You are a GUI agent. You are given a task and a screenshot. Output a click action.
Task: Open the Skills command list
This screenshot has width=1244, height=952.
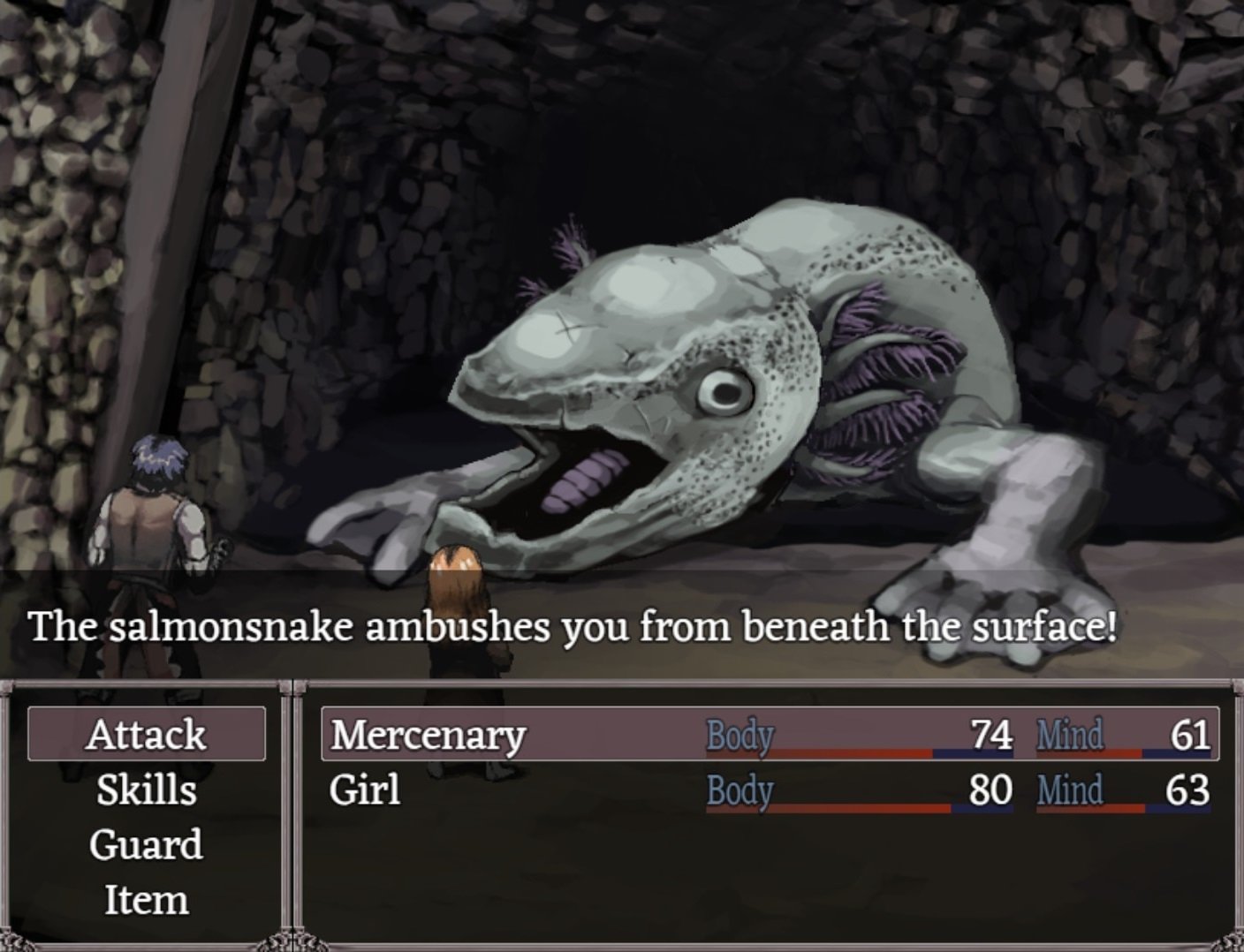pos(147,790)
